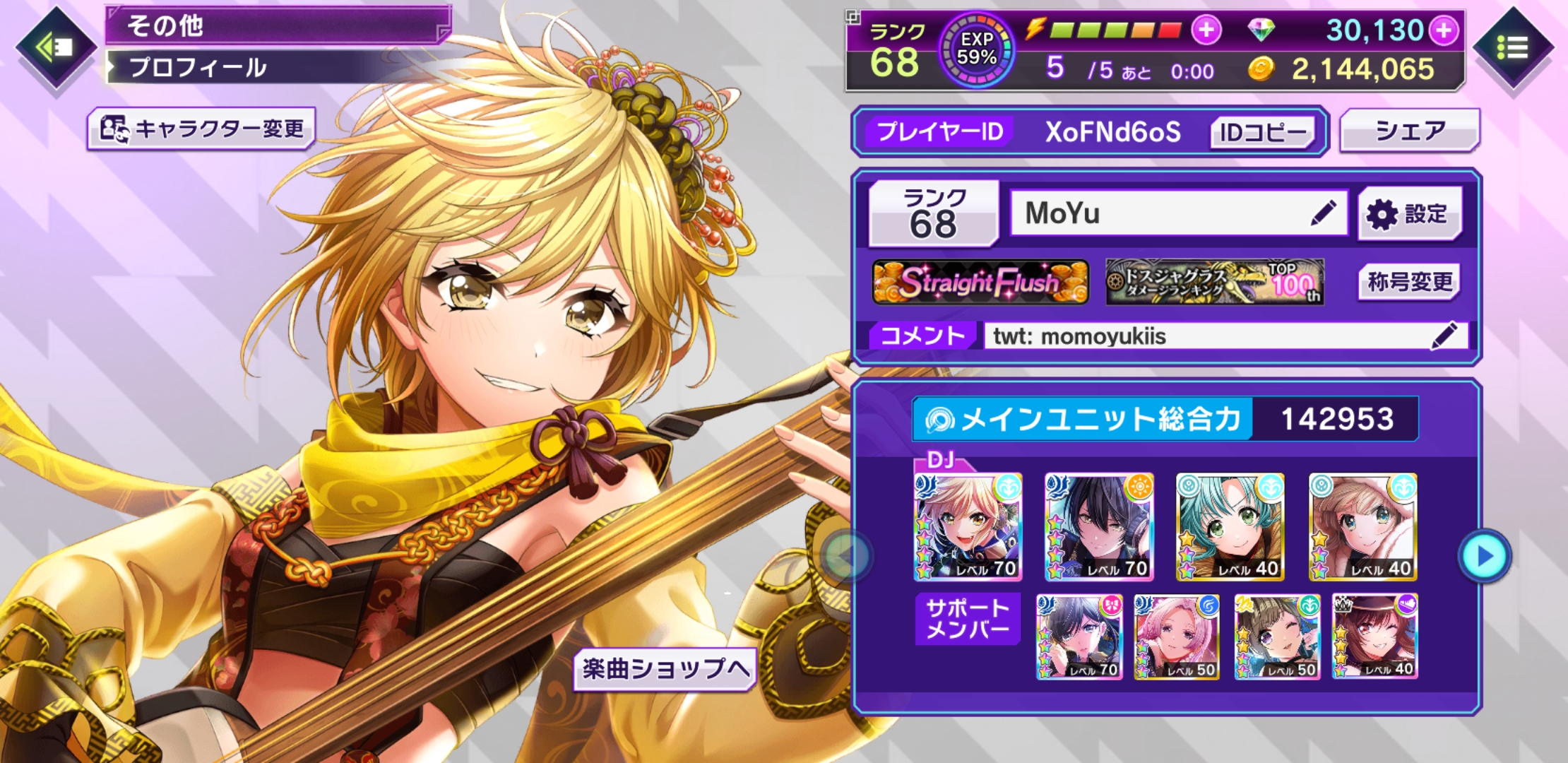
Task: Select the teal-haired member card level 40
Action: [x=1230, y=527]
